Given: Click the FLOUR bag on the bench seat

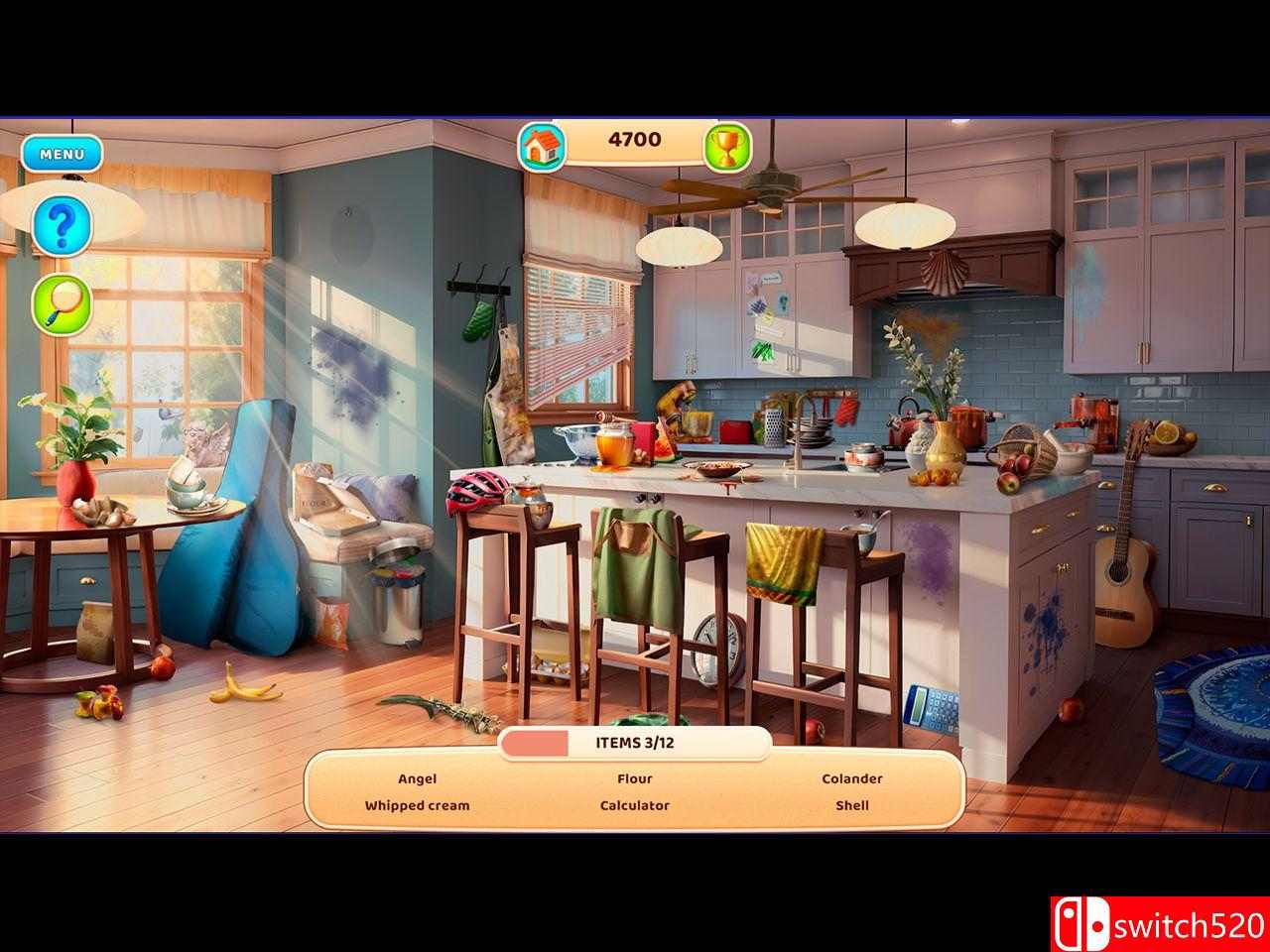Looking at the screenshot, I should (x=317, y=501).
